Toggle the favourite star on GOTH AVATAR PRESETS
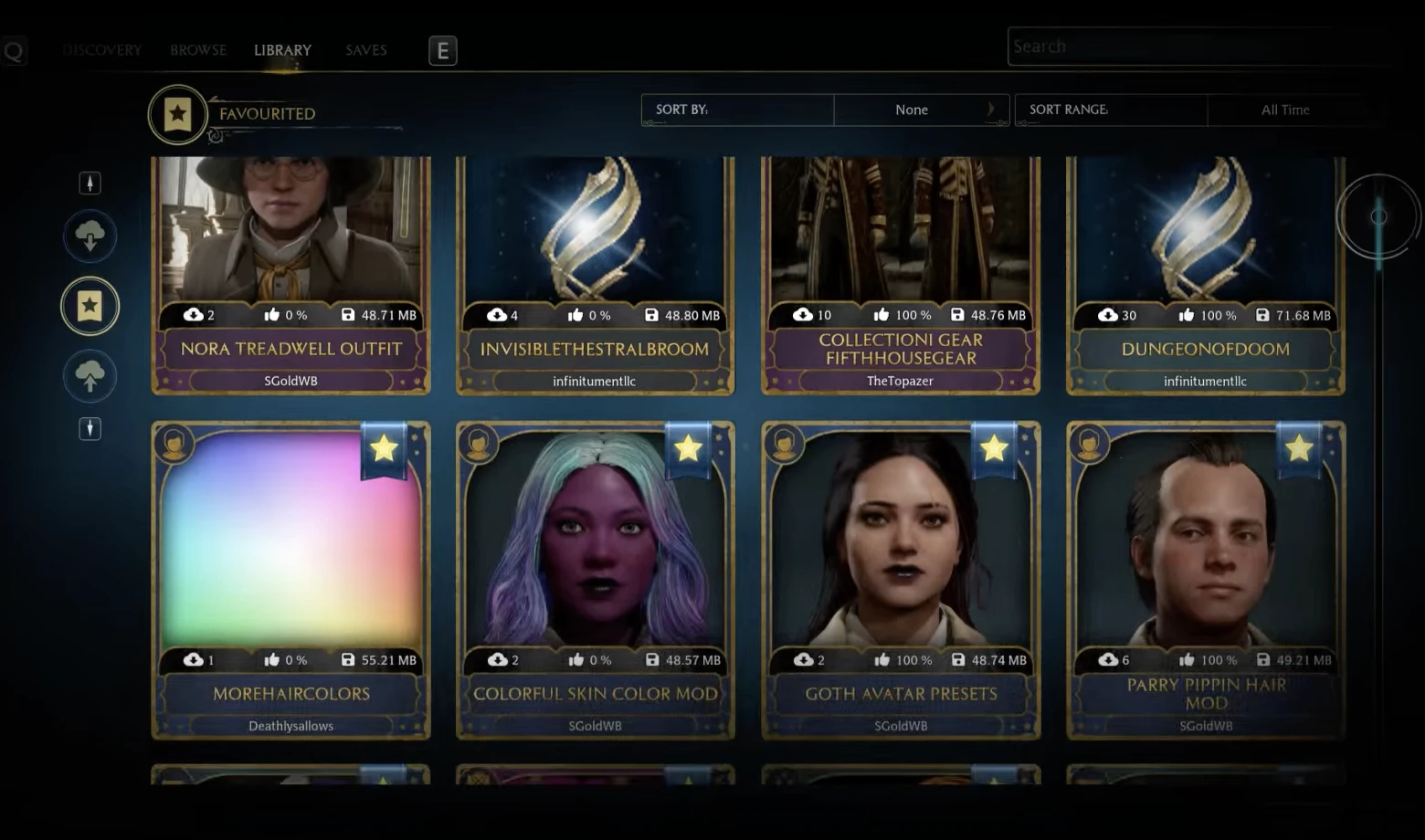 994,447
